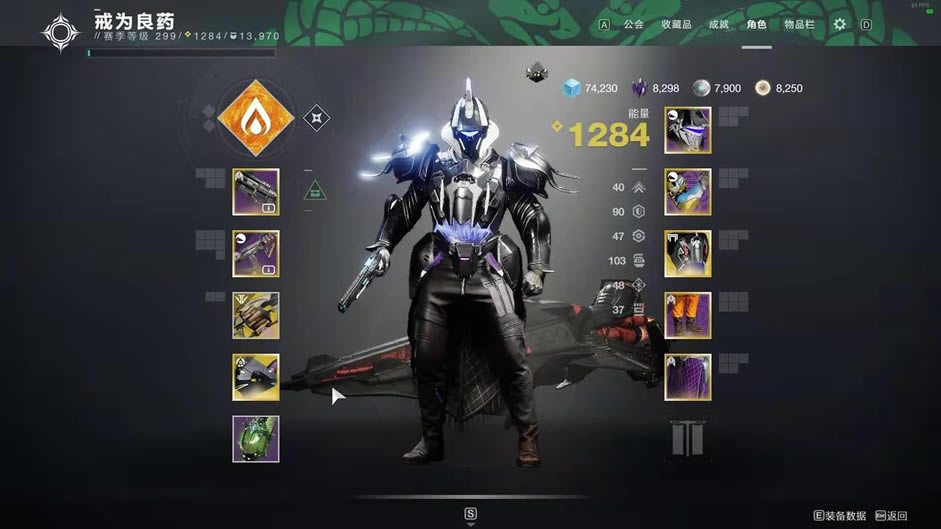Select the small shuriken diamond icon
Viewport: 941px width, 529px height.
click(316, 118)
